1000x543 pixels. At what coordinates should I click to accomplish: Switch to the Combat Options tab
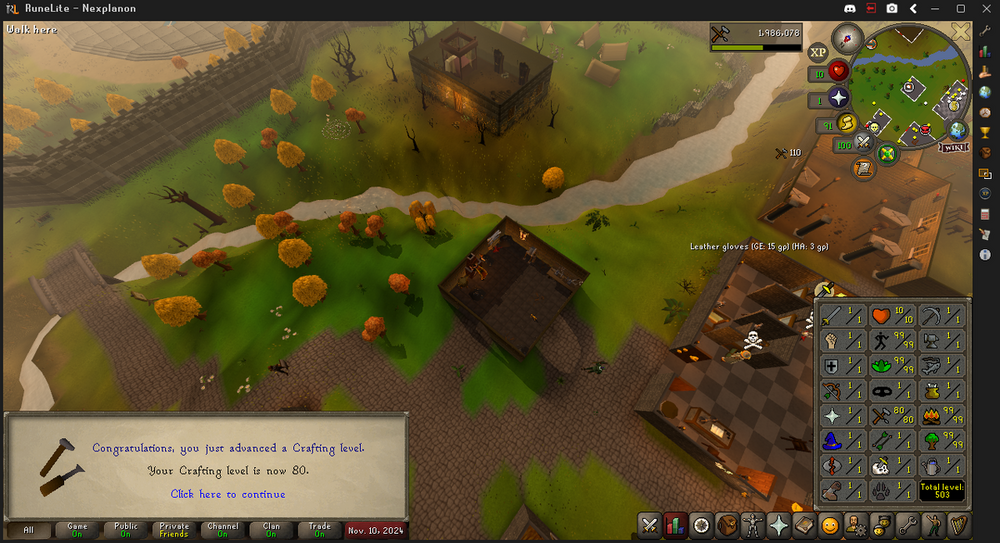pyautogui.click(x=649, y=524)
